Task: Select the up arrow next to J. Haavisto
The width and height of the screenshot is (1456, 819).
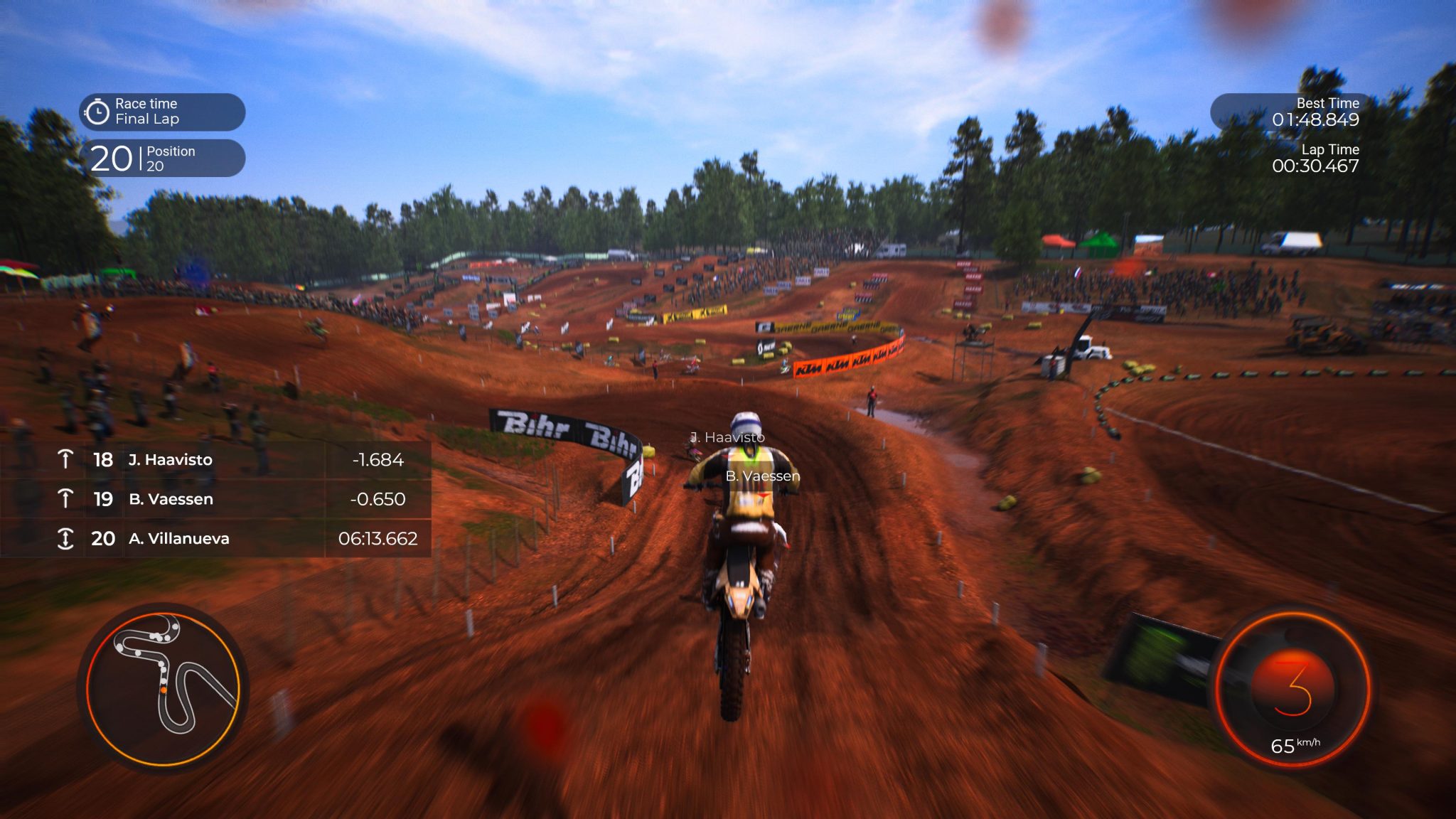Action: point(66,460)
